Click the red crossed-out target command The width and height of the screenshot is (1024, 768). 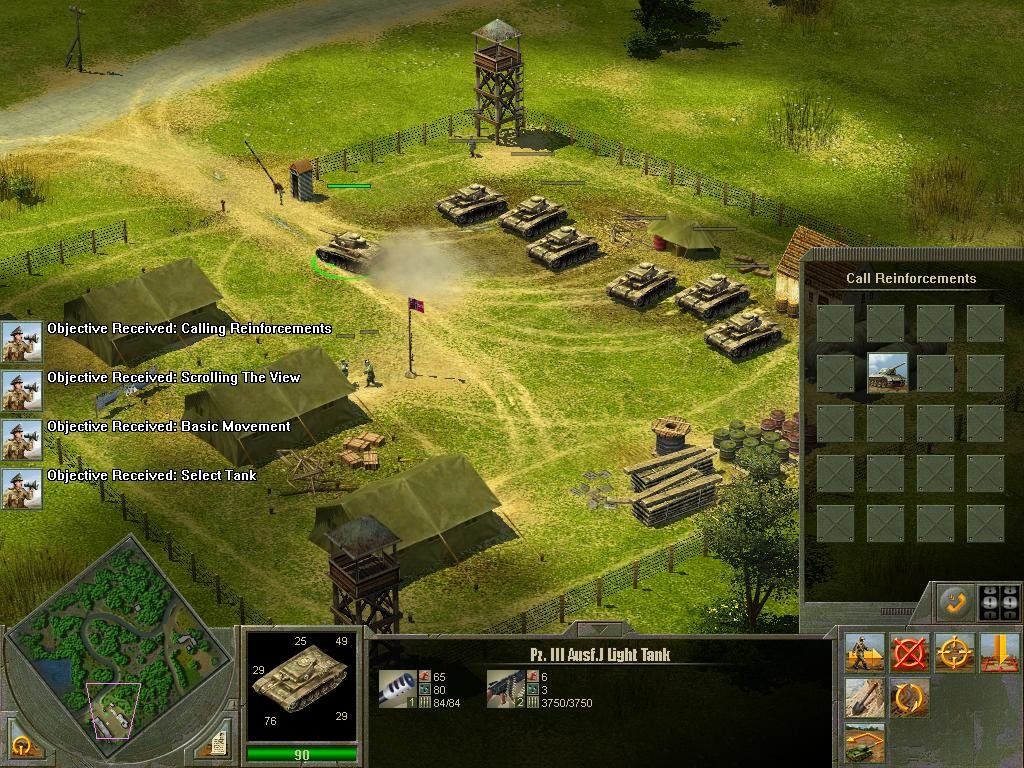909,653
